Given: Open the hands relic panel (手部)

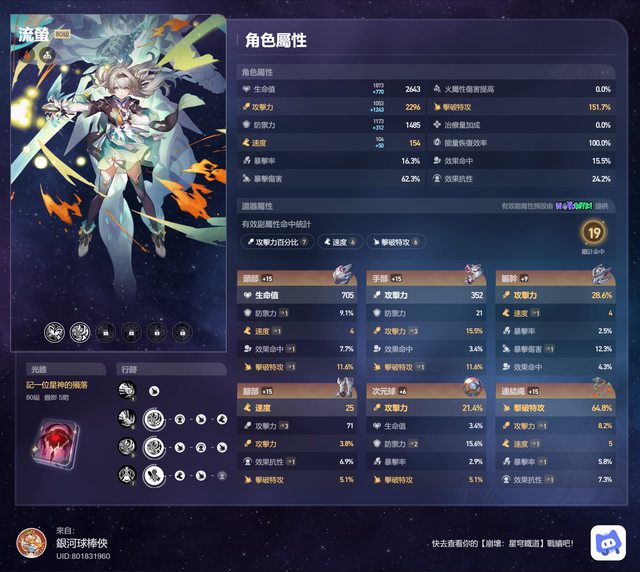Looking at the screenshot, I should click(x=425, y=278).
